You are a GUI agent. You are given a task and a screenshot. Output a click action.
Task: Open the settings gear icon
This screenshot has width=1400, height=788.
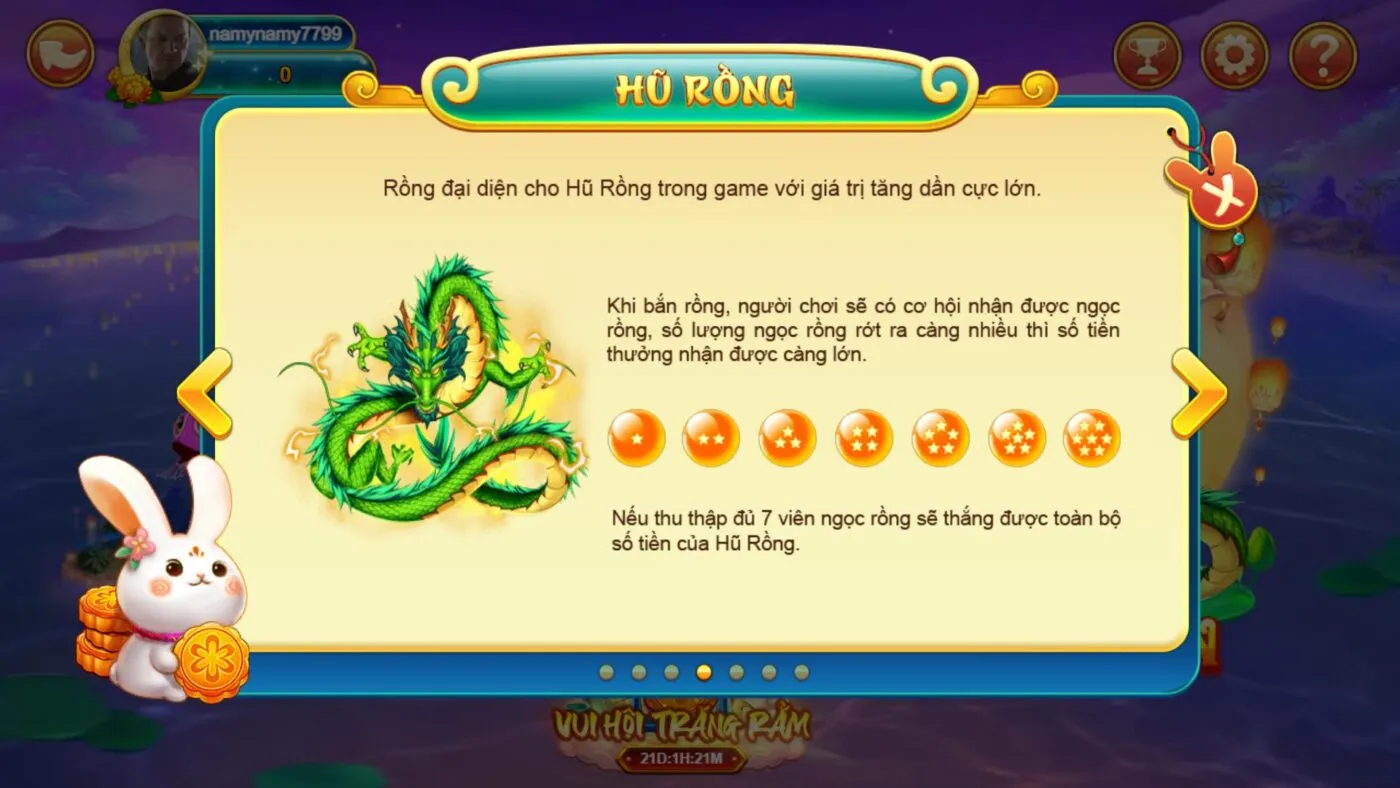click(1236, 53)
